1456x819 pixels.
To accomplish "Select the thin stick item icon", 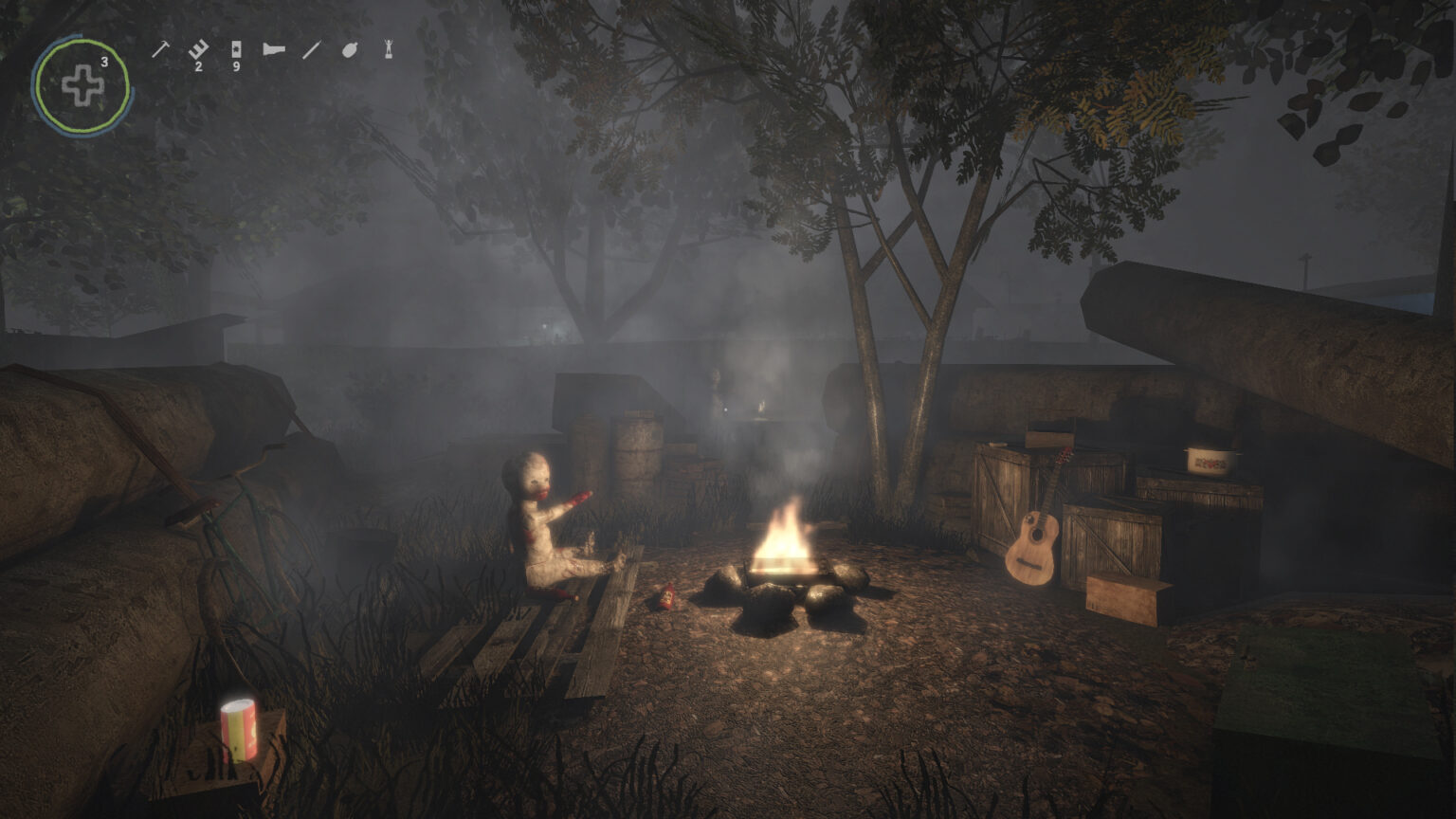I will (311, 49).
